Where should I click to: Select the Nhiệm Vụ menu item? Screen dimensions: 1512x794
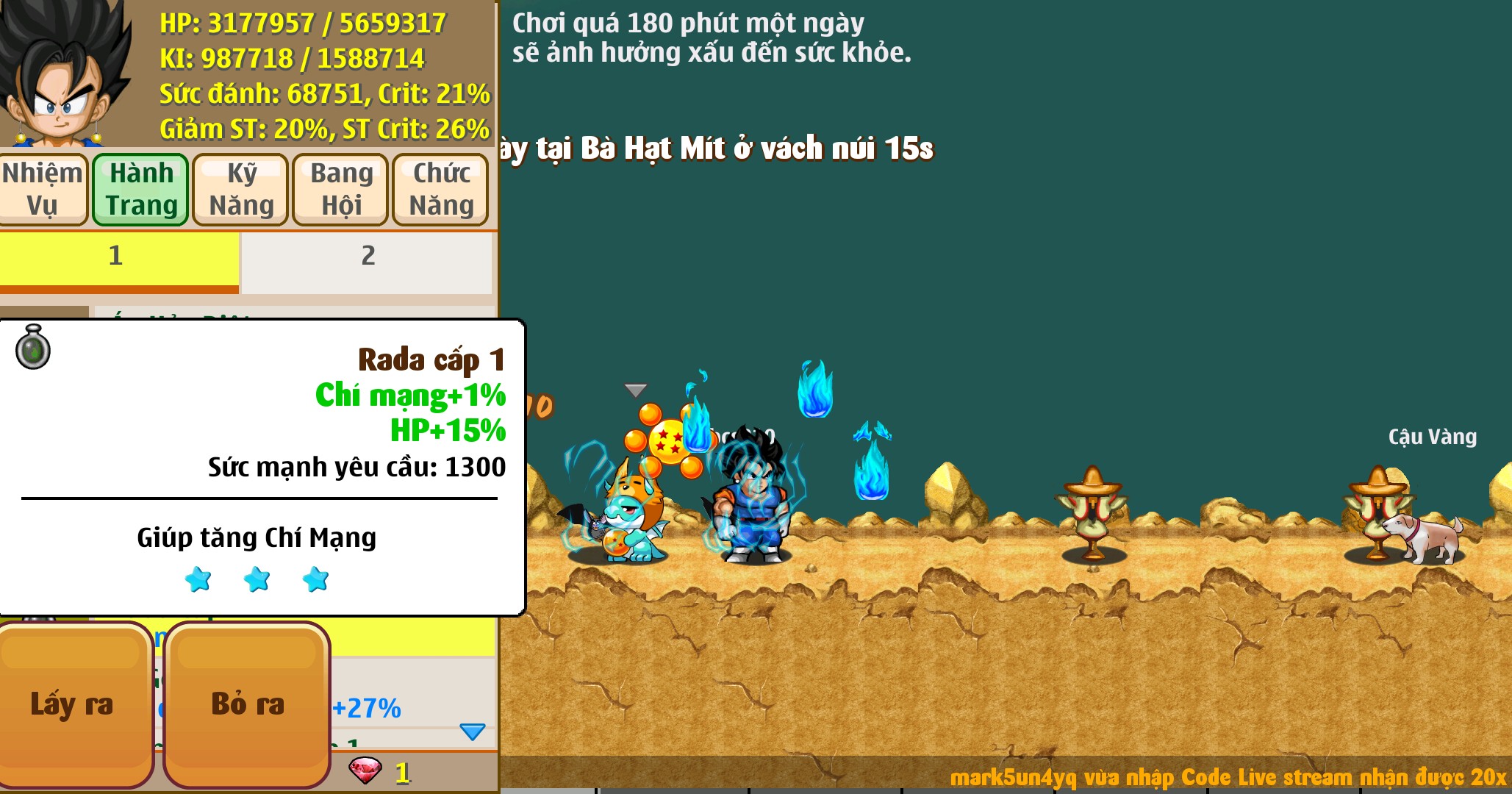(x=43, y=189)
